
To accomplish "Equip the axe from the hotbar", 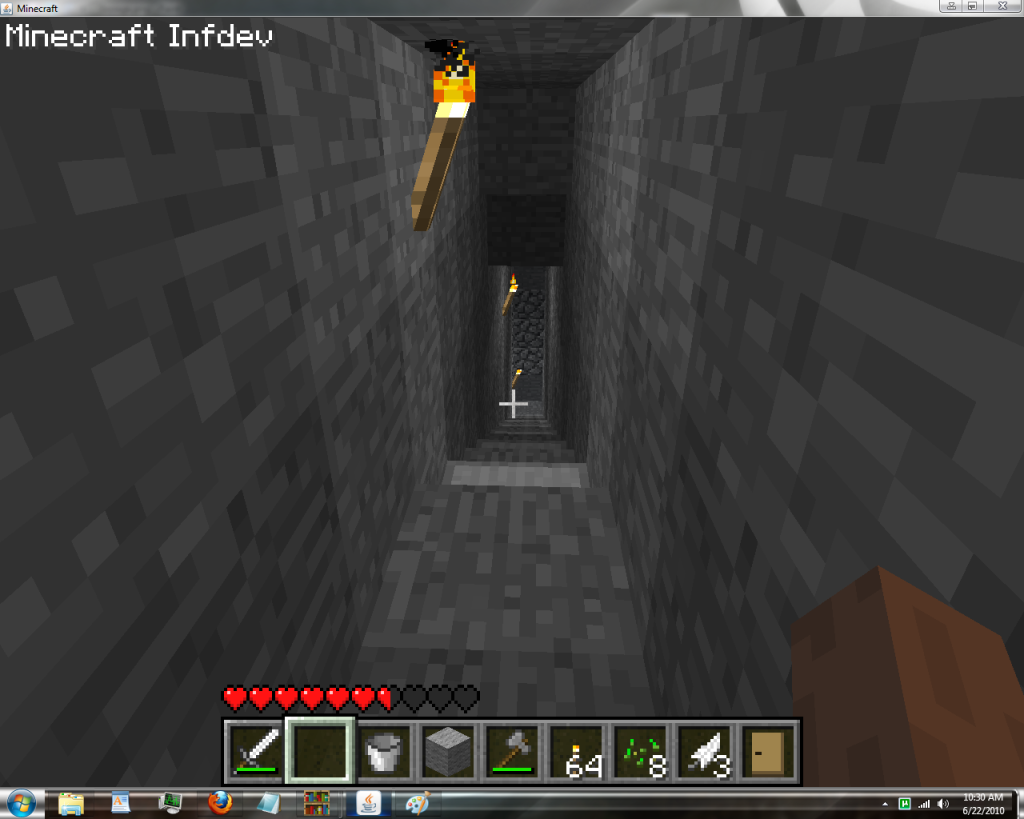I will click(512, 751).
